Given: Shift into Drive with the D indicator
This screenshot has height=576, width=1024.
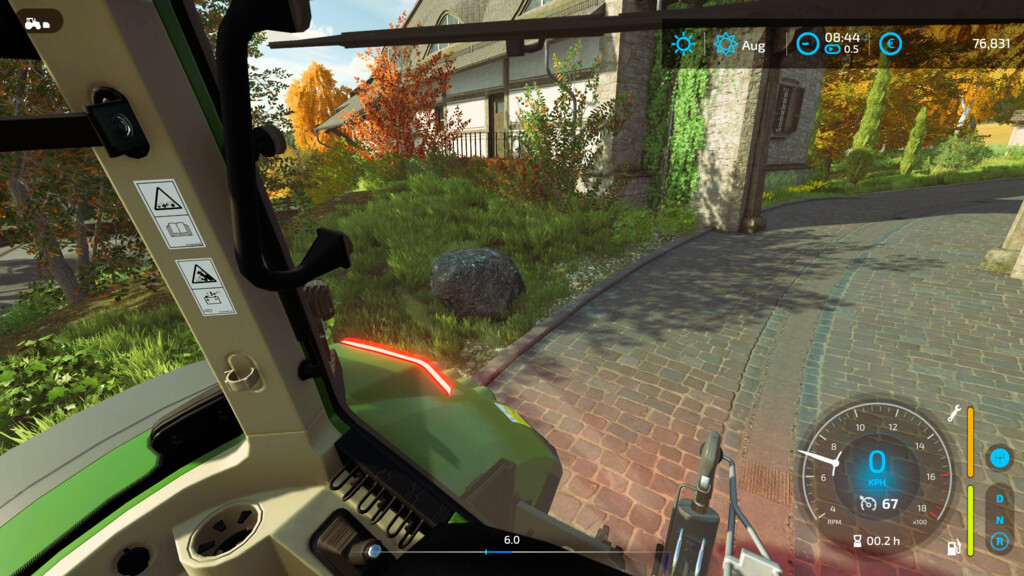Looking at the screenshot, I should pos(997,498).
